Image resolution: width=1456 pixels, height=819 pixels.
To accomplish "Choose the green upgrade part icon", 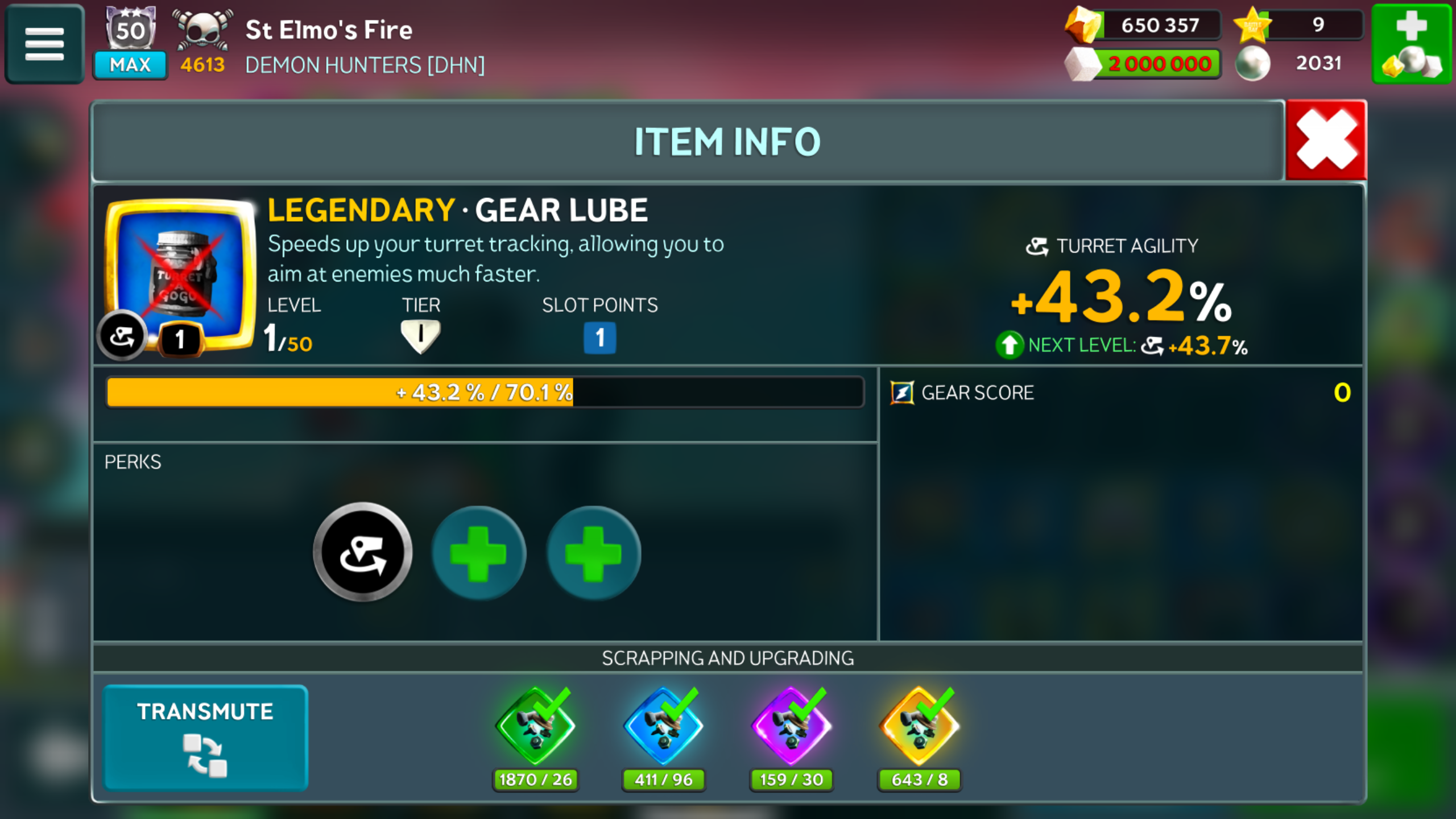I will tap(535, 727).
